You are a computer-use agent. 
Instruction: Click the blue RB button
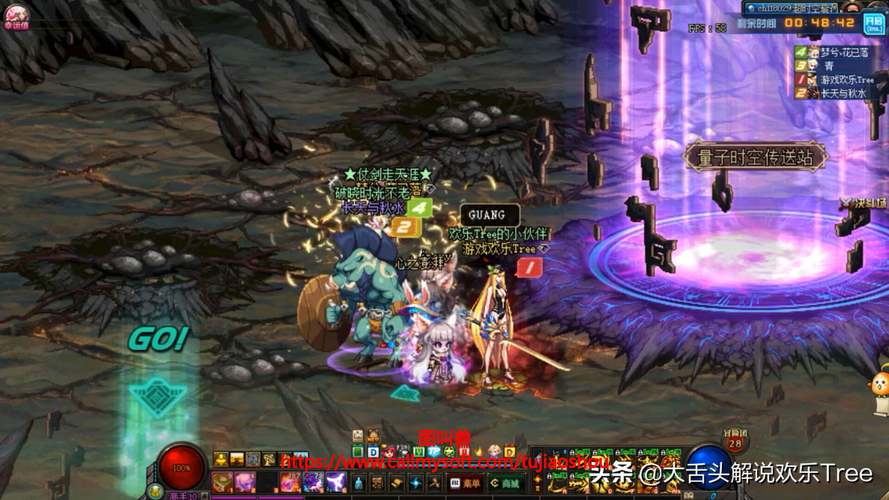877,20
